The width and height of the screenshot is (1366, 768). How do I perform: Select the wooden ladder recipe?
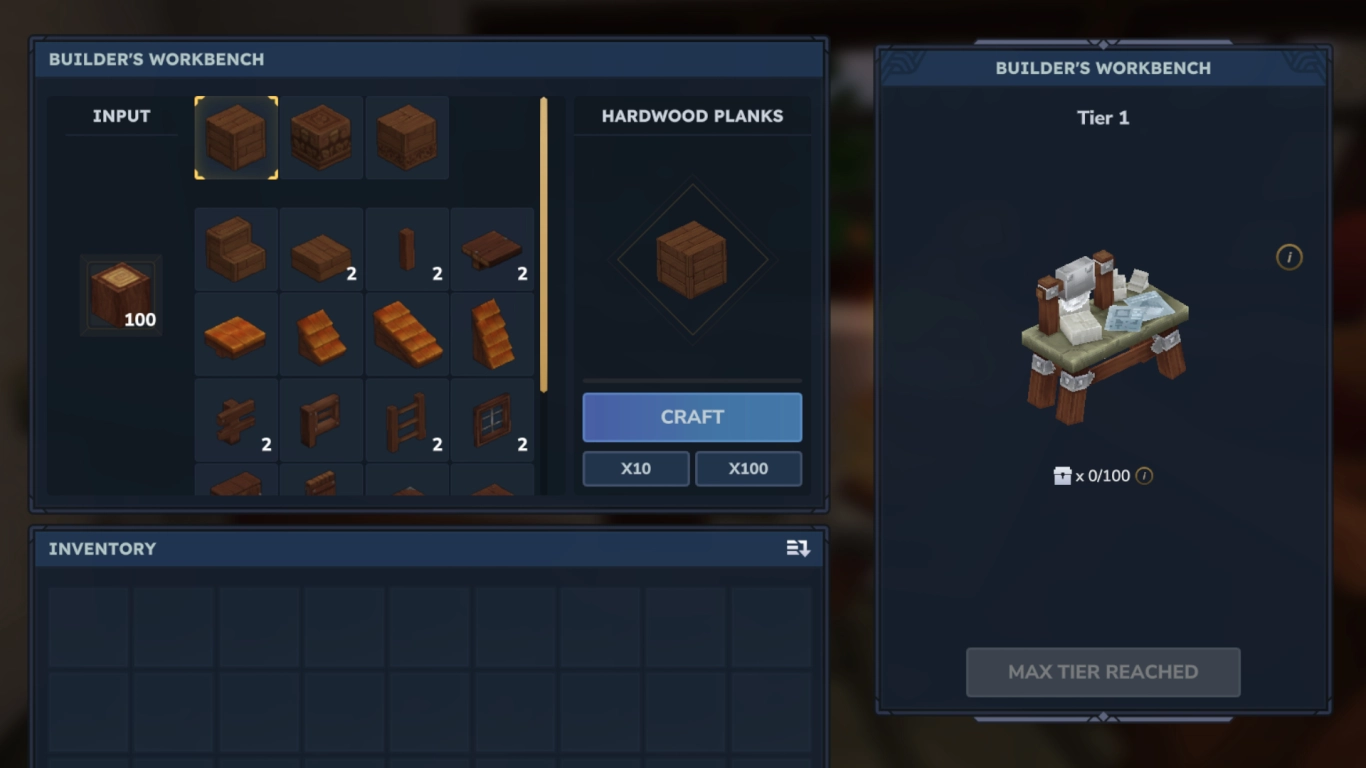[407, 420]
